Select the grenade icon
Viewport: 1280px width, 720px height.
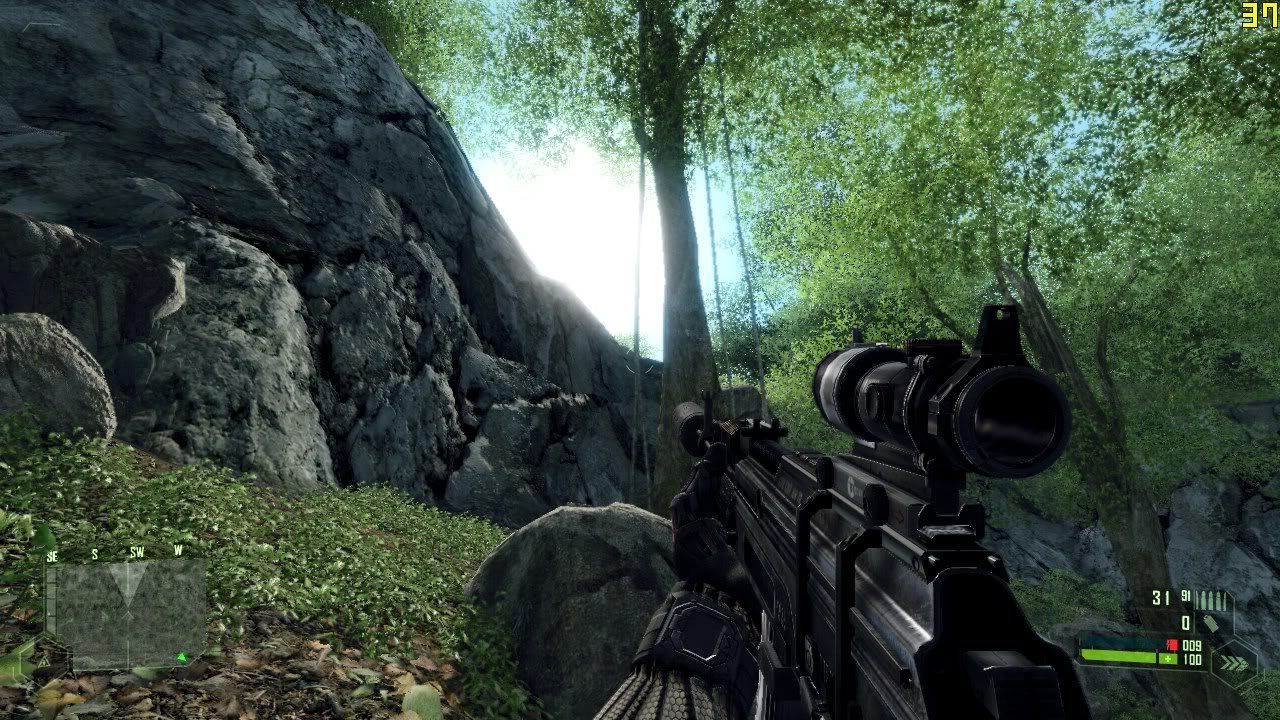pyautogui.click(x=1210, y=623)
